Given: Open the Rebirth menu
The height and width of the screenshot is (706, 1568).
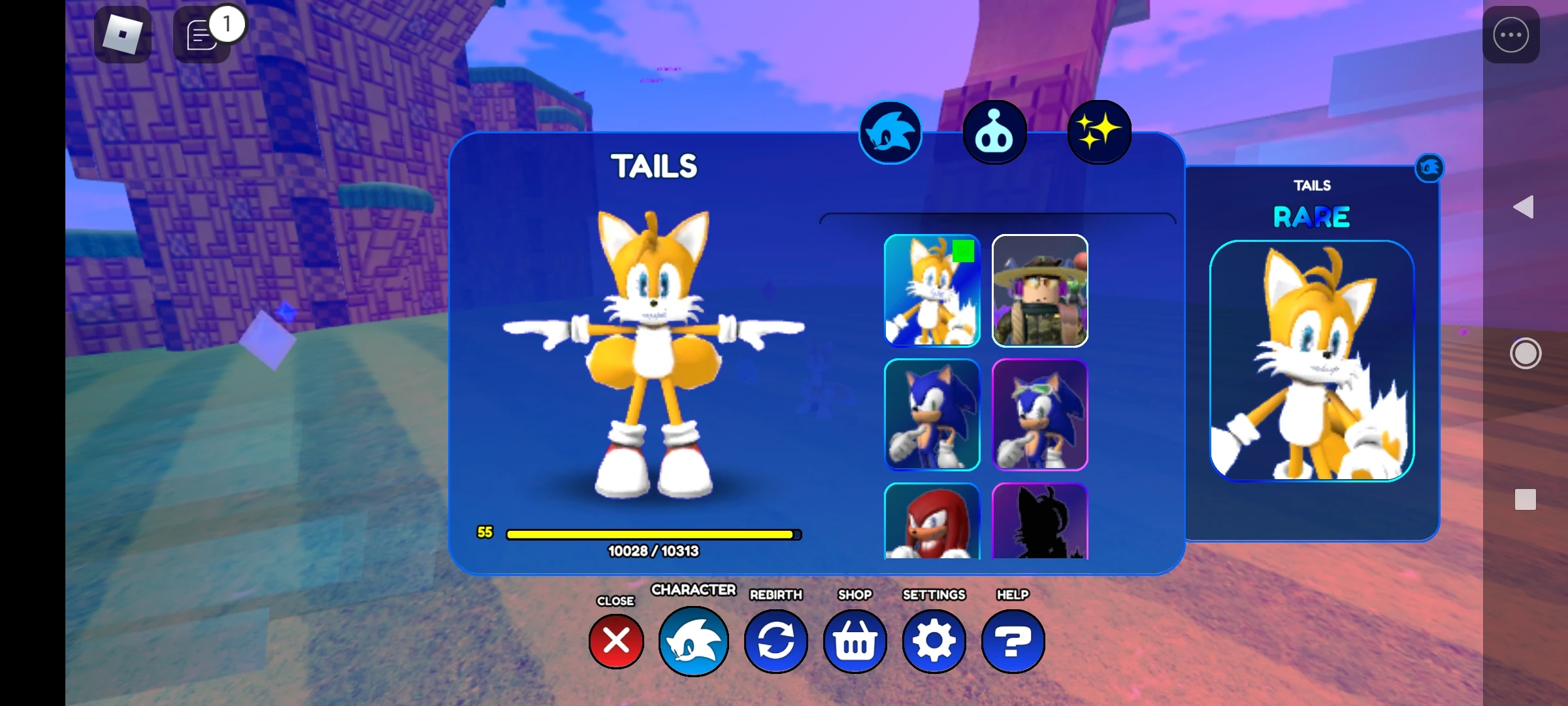Looking at the screenshot, I should tap(776, 641).
